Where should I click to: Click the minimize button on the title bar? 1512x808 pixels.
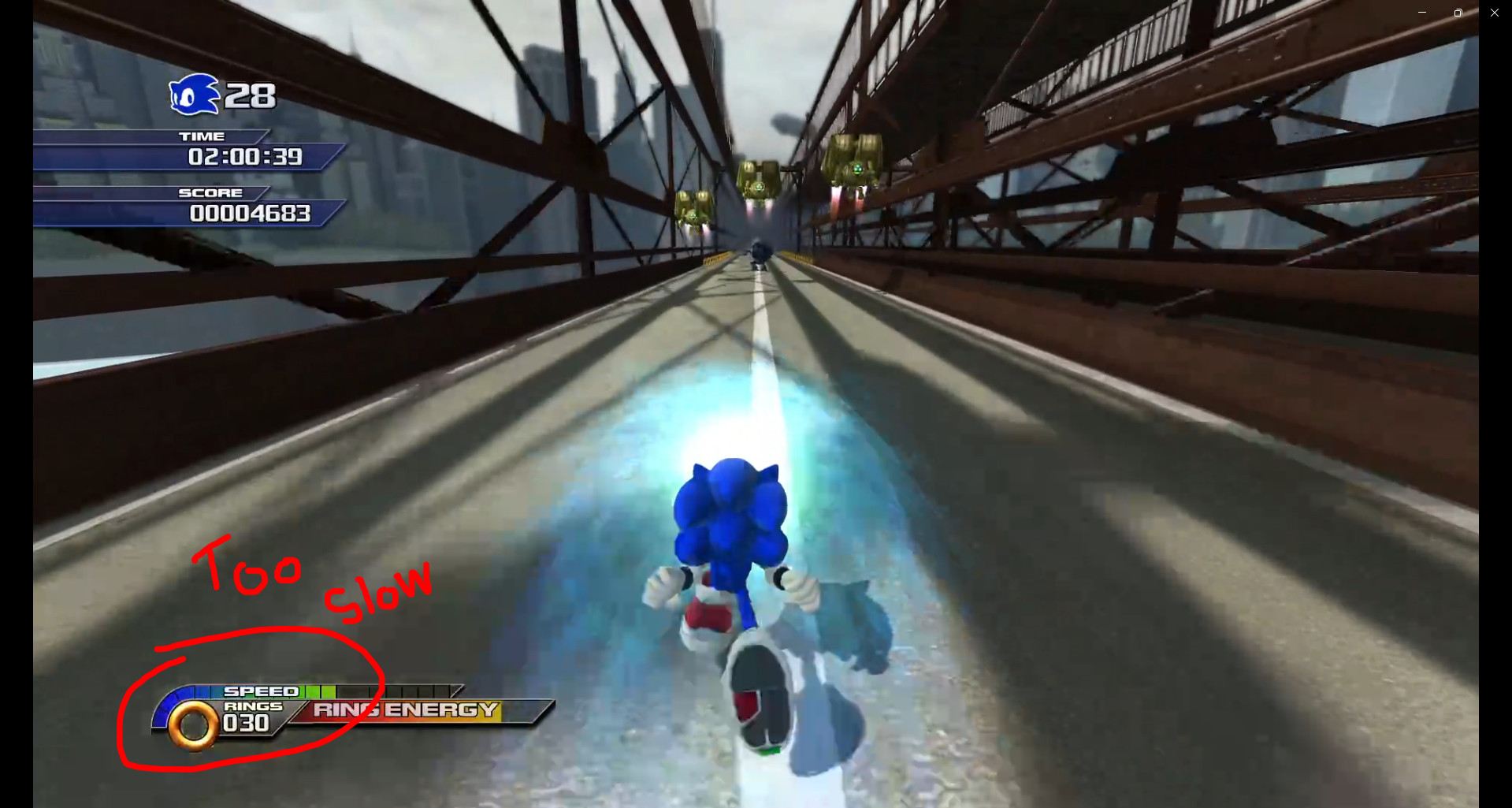[1421, 12]
